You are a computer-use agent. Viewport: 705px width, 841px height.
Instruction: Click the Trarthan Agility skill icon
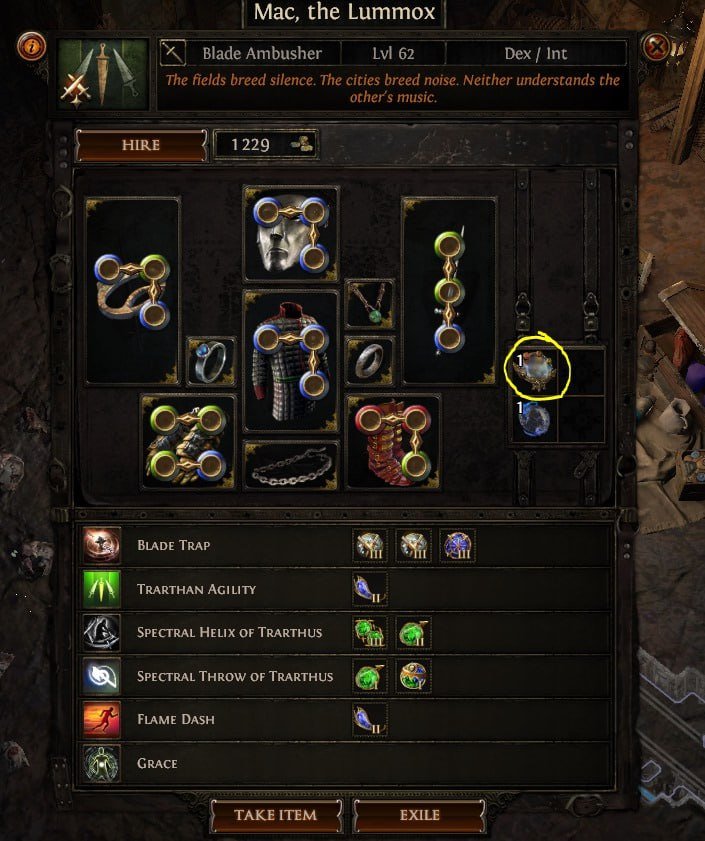(x=103, y=589)
